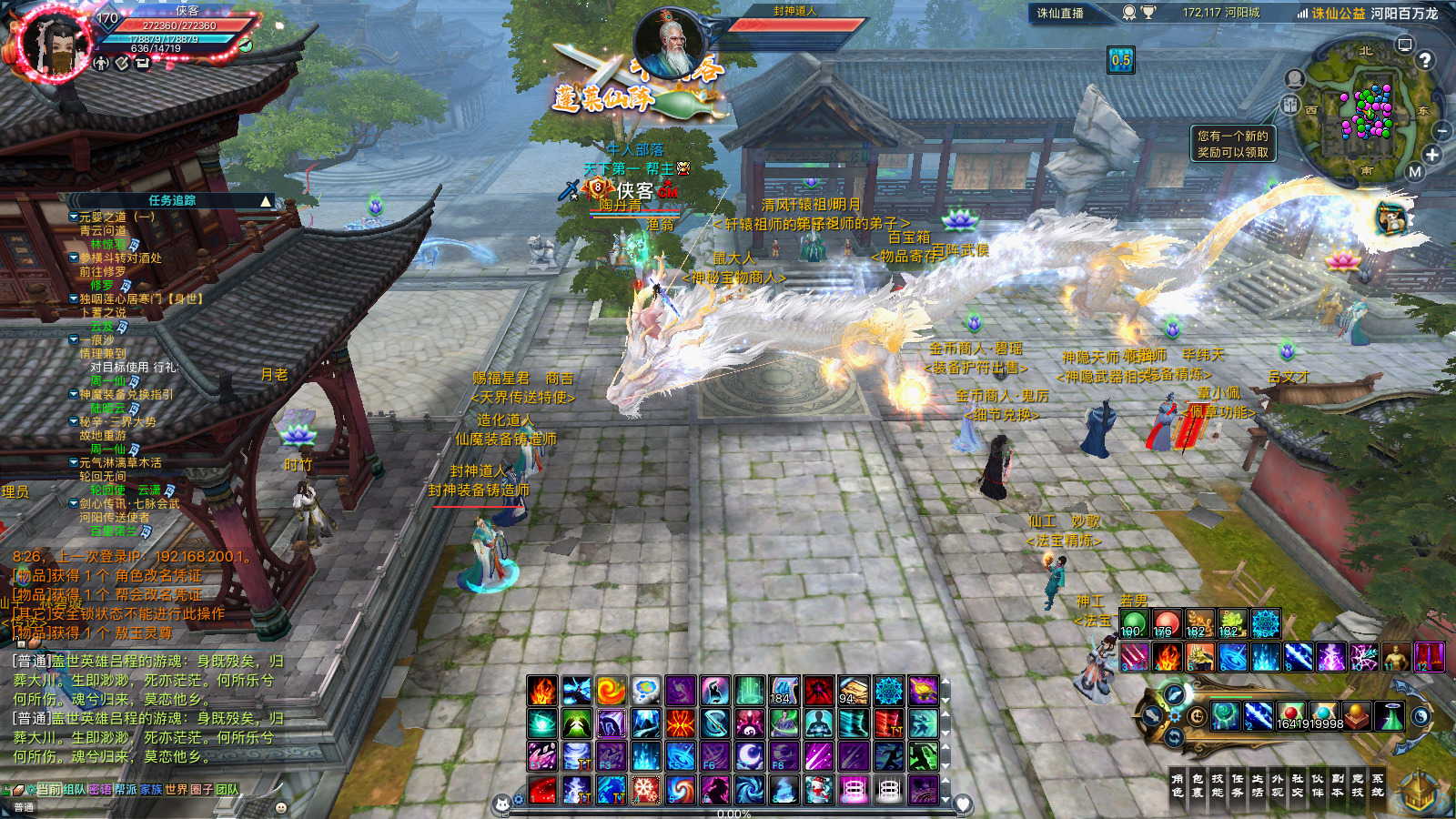
Task: Use the green potion flask item
Action: [1390, 717]
